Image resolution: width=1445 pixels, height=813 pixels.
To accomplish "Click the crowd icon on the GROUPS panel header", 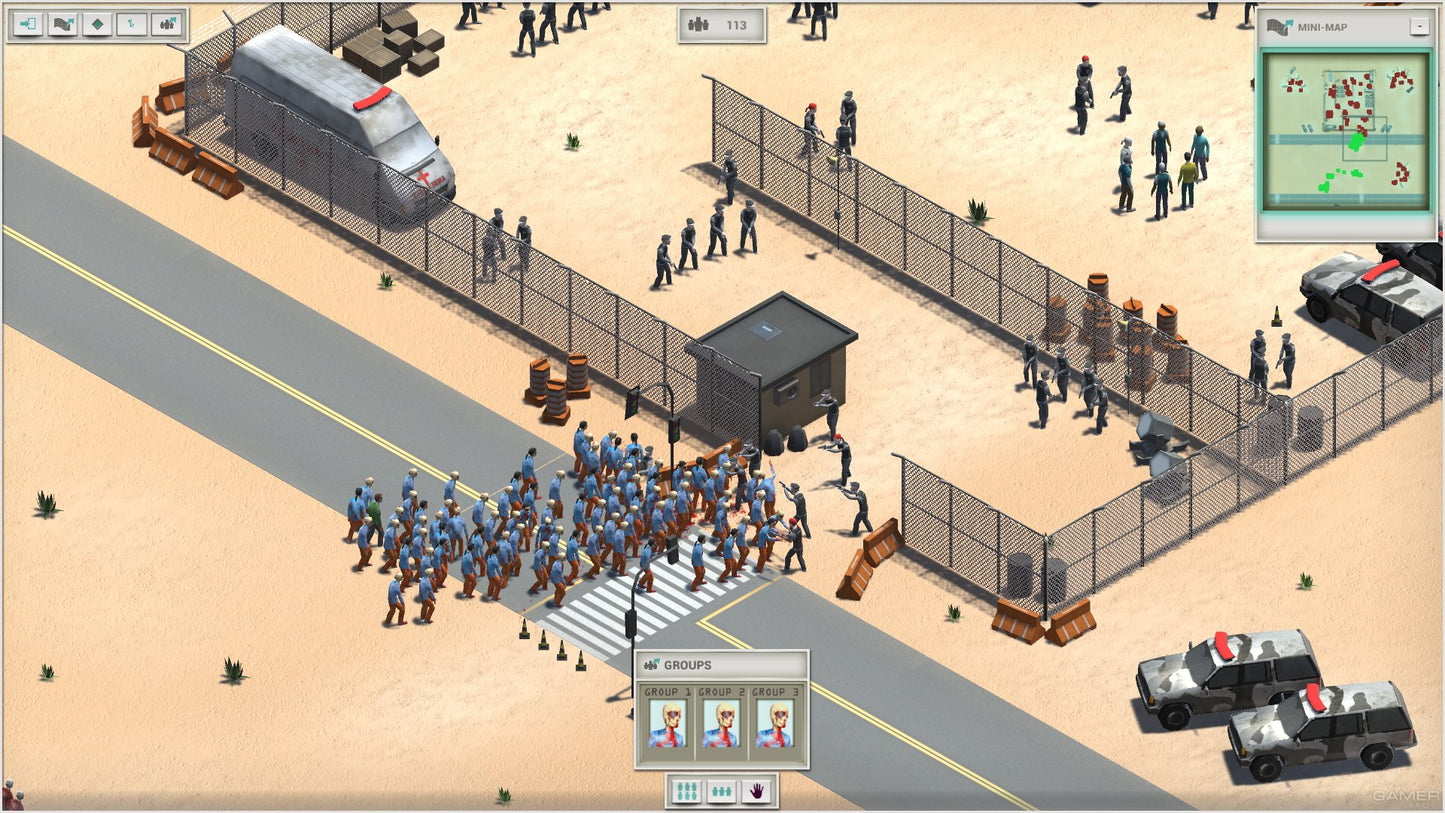I will [651, 662].
